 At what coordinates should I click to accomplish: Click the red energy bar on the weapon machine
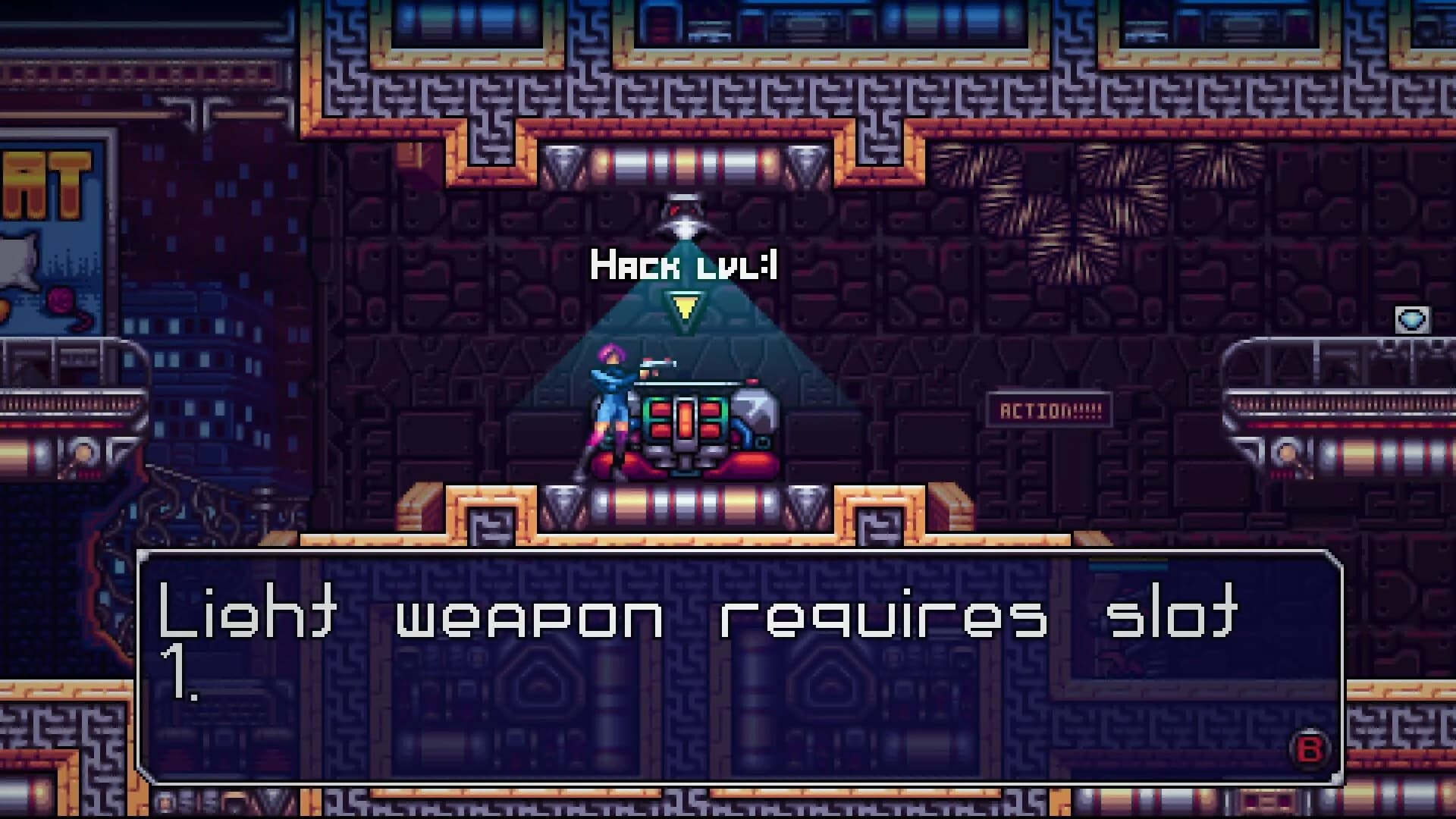coord(686,417)
